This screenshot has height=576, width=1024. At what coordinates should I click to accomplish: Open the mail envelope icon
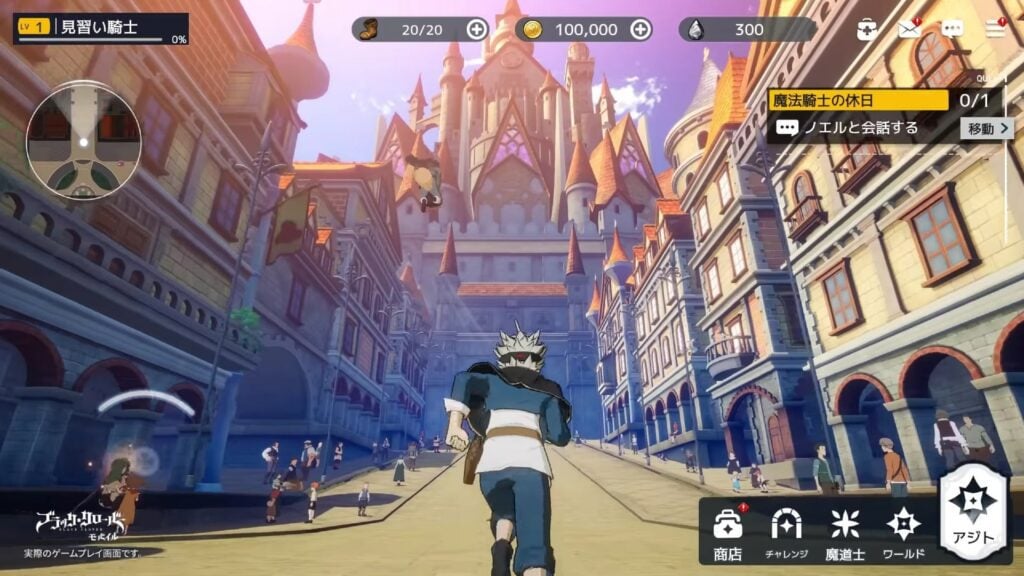(x=909, y=29)
